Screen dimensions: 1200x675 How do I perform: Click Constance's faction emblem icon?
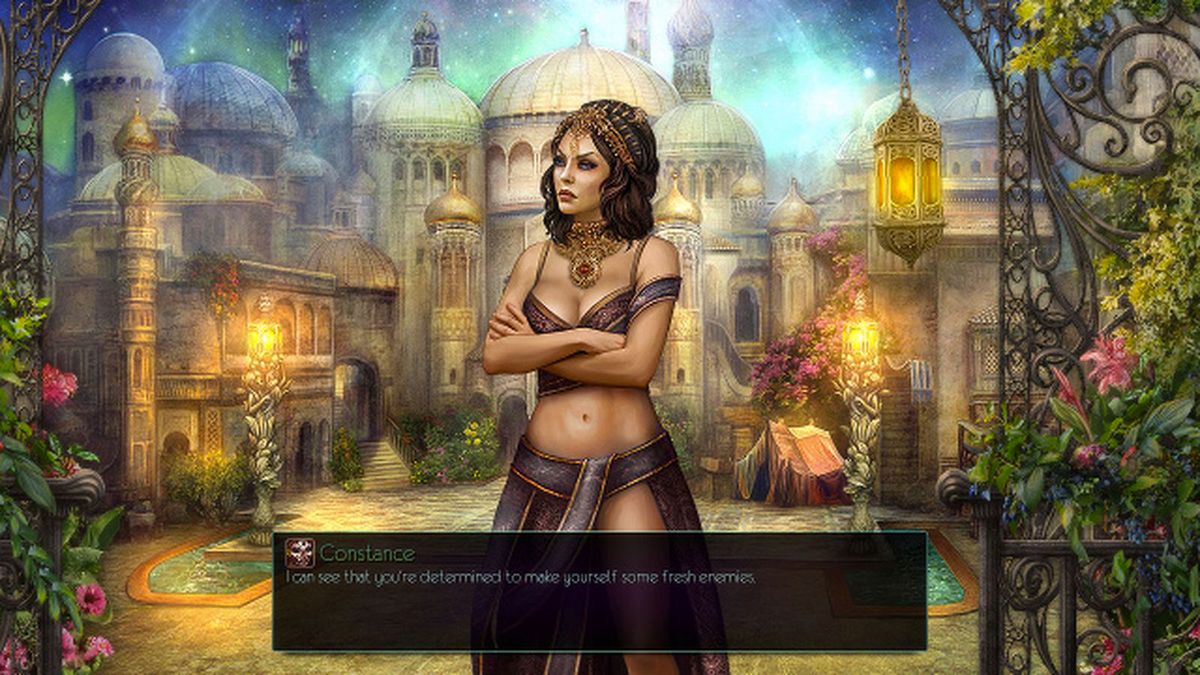[299, 553]
